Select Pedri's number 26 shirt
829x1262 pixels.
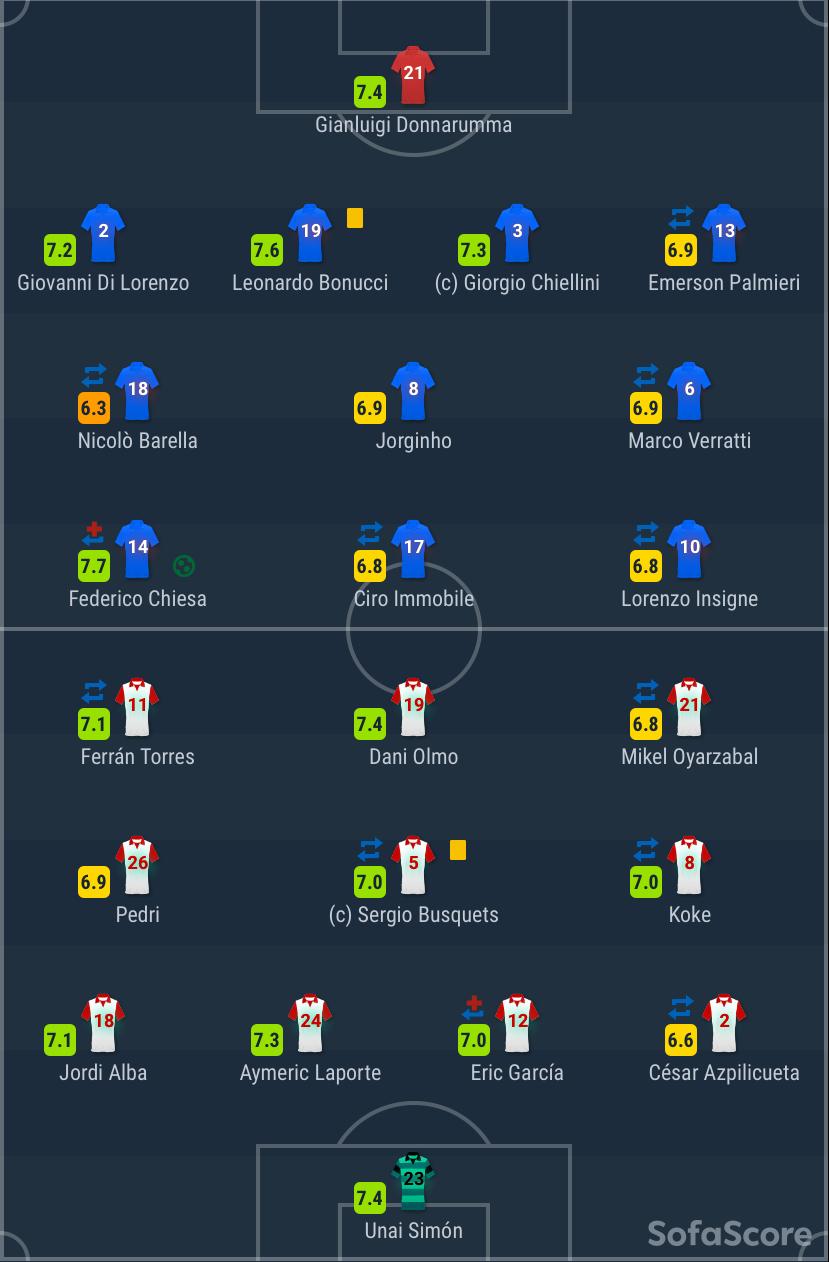click(x=138, y=865)
